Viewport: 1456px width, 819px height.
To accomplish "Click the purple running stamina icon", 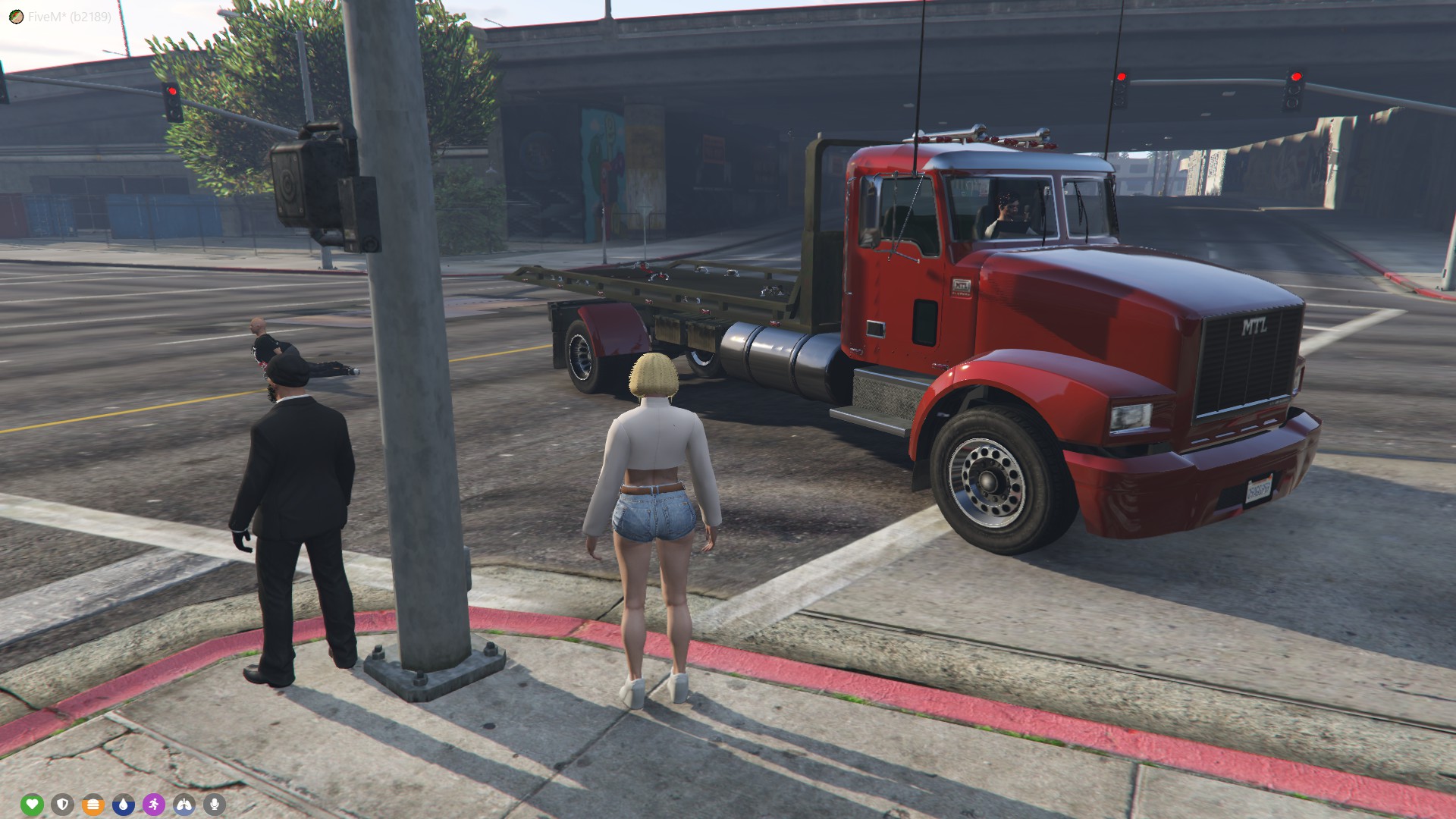I will [154, 804].
